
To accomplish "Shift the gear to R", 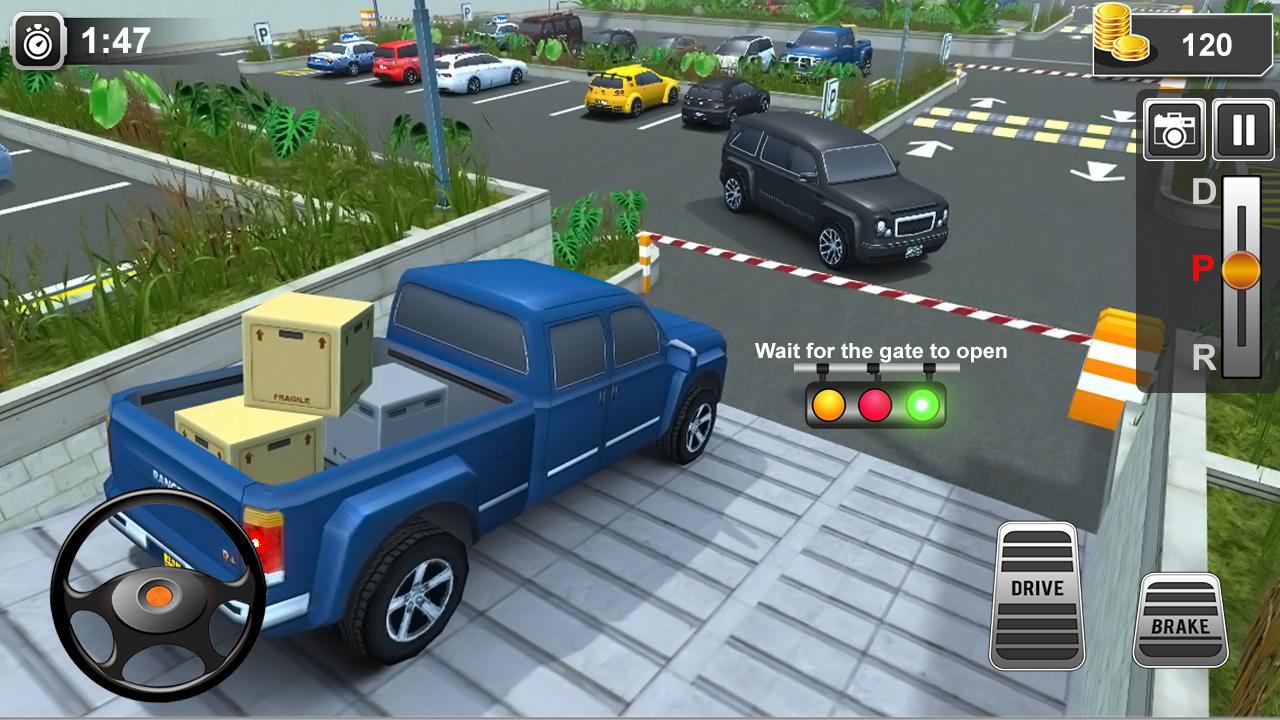I will [x=1201, y=352].
